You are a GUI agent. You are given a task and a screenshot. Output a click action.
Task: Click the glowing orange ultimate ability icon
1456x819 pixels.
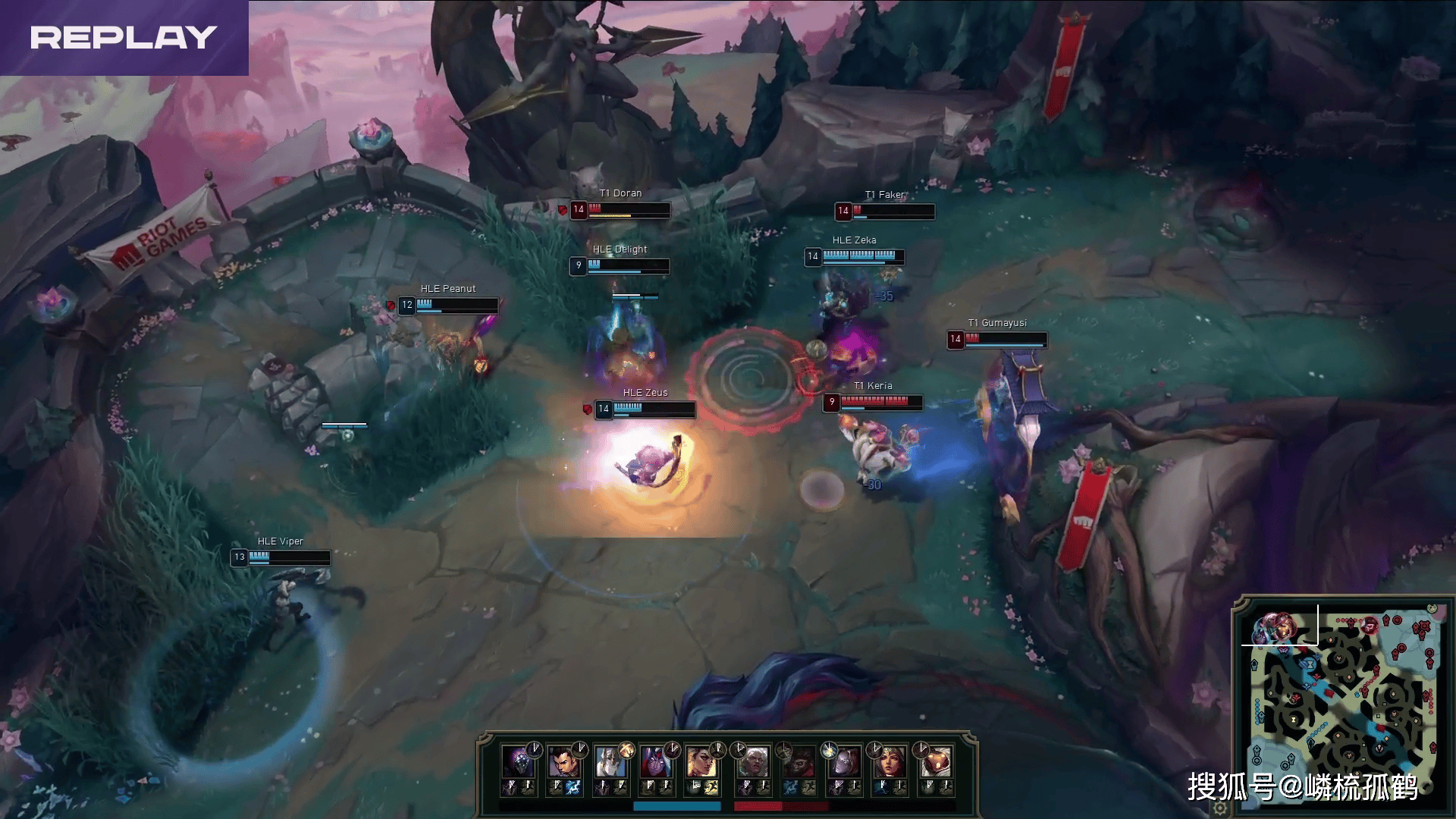click(626, 750)
